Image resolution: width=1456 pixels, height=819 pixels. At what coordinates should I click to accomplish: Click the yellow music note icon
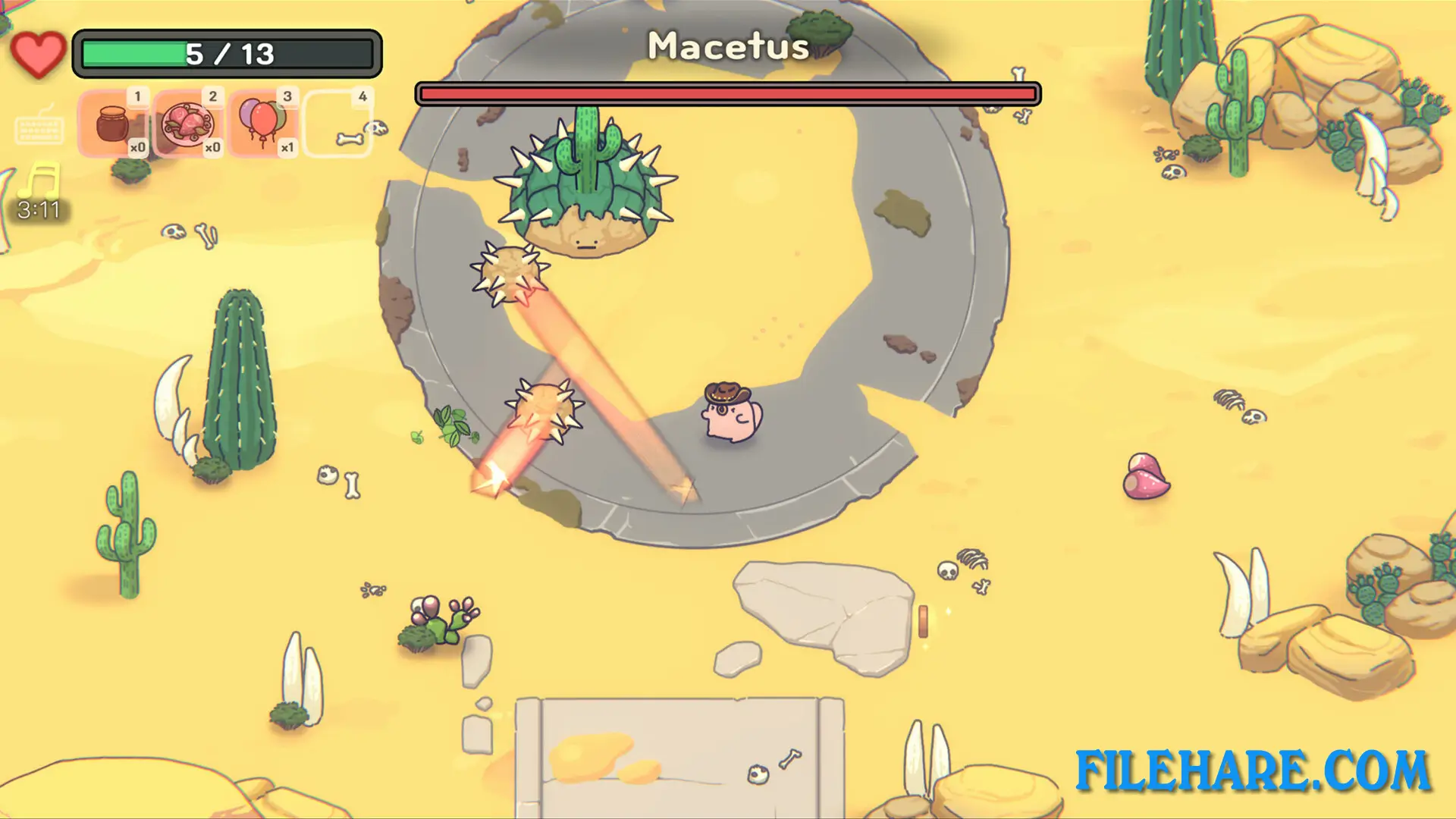coord(40,181)
